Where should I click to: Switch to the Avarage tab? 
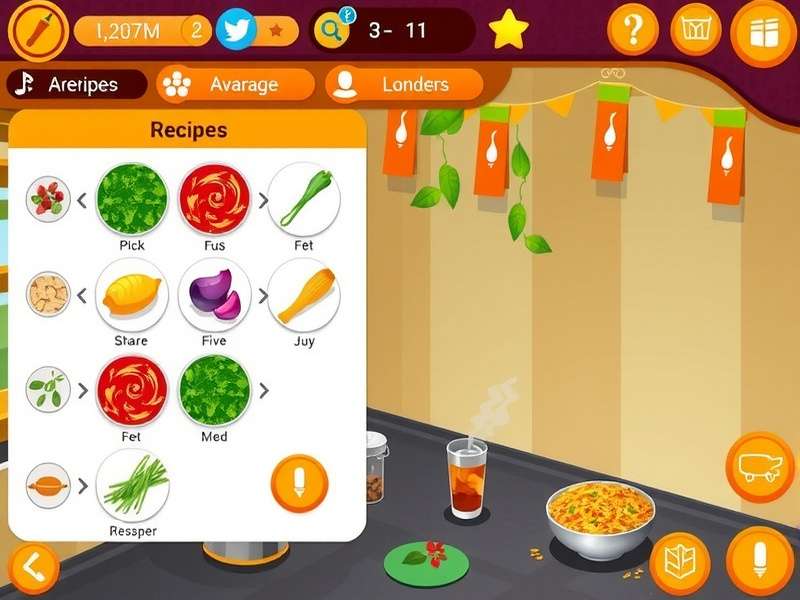pos(236,85)
